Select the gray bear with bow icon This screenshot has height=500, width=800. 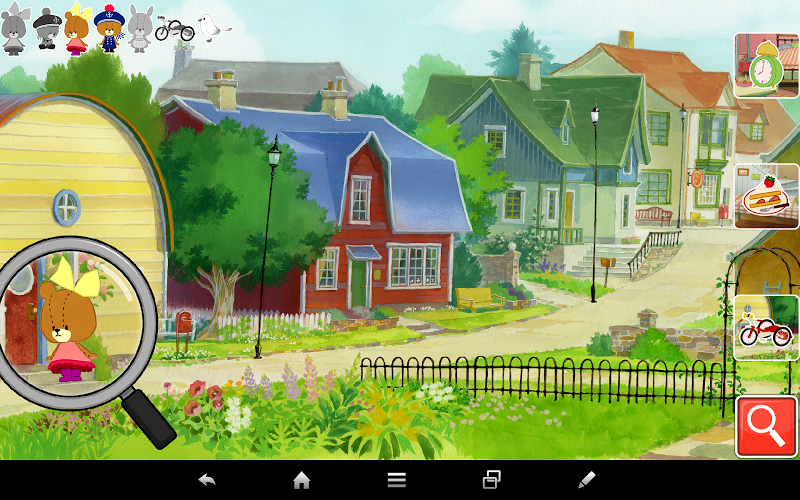point(14,29)
